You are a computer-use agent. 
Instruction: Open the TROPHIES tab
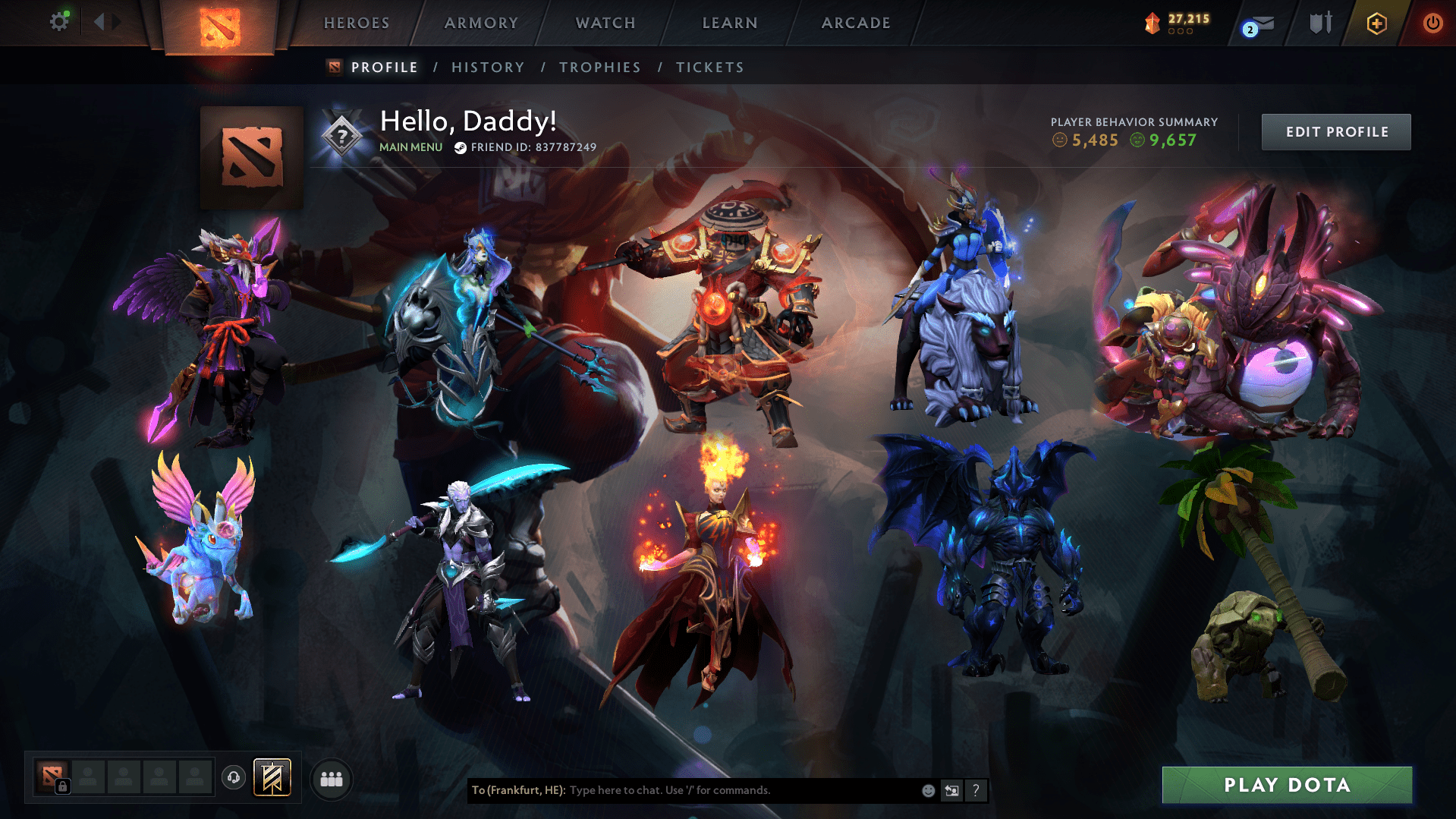[599, 67]
